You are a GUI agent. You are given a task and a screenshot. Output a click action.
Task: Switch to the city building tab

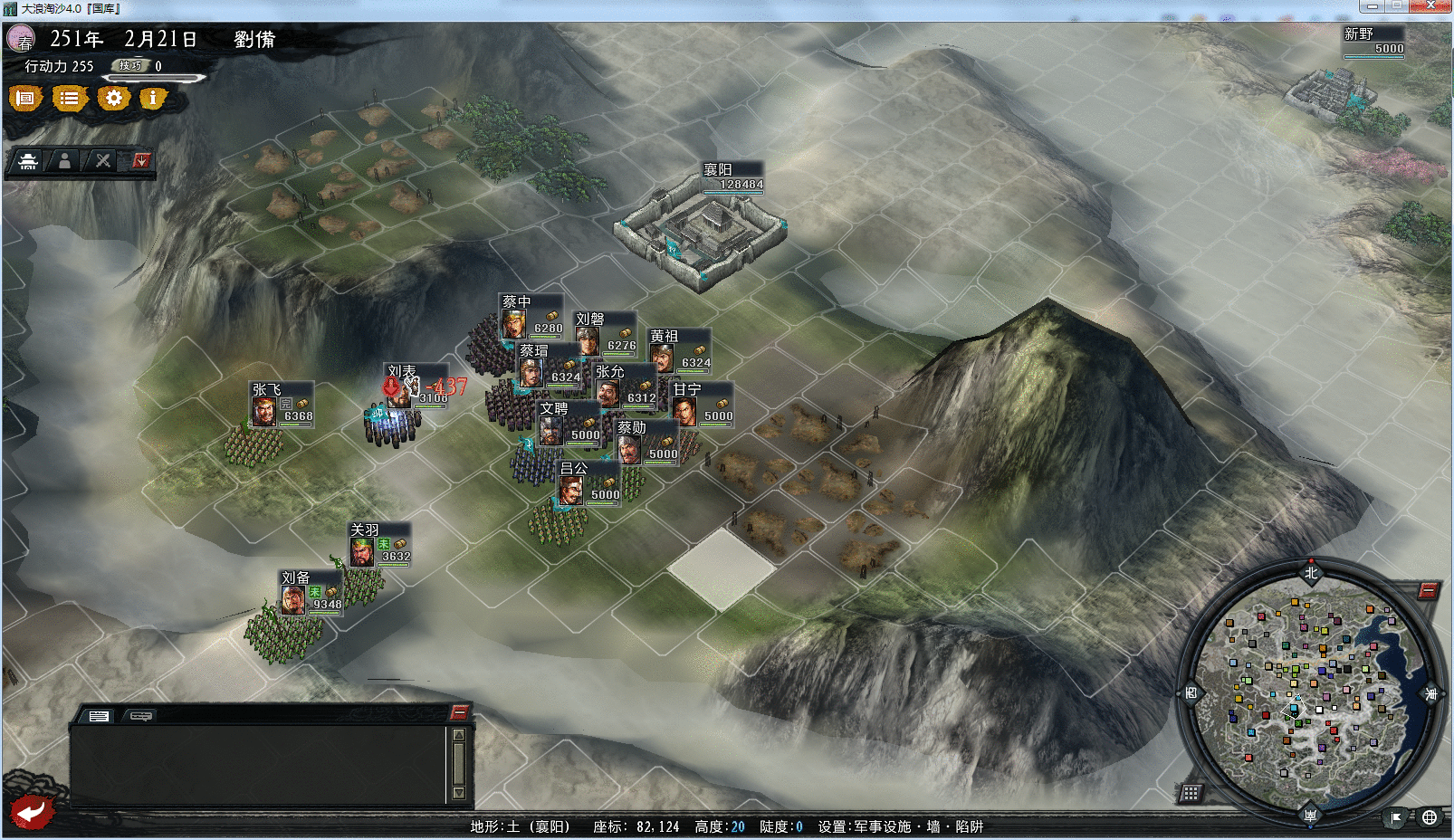pyautogui.click(x=28, y=161)
